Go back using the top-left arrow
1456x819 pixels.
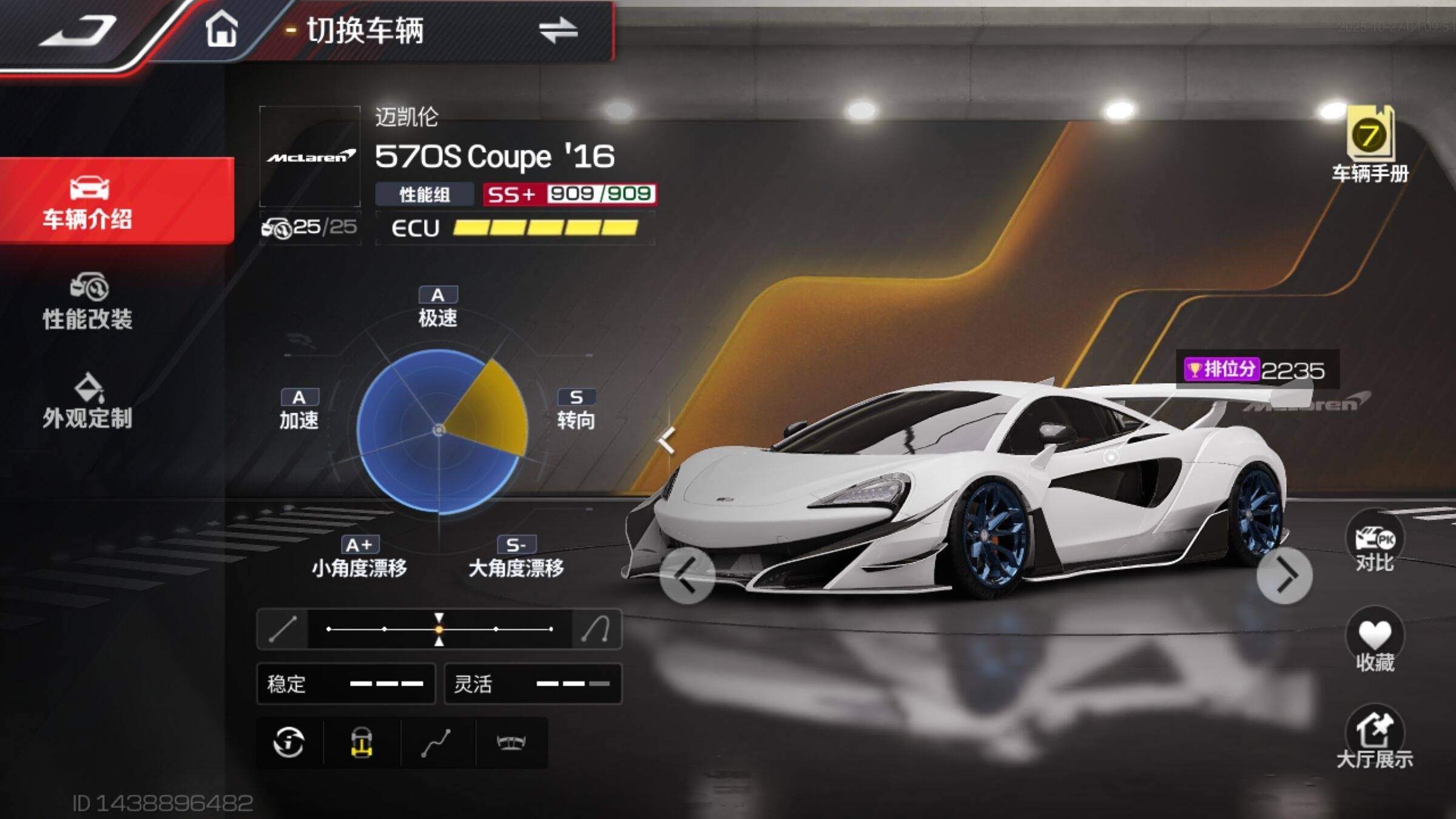[79, 30]
